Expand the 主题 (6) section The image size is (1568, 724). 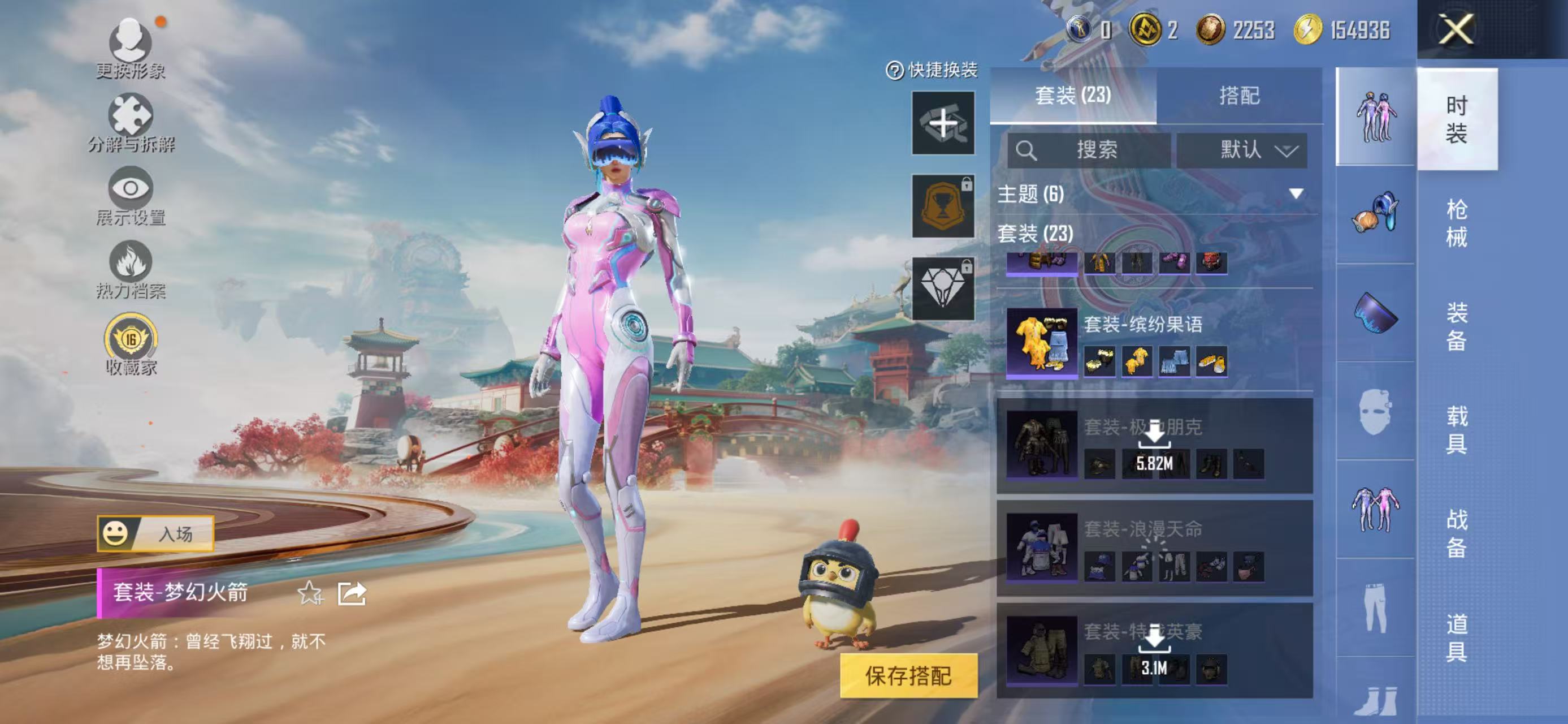(1296, 194)
